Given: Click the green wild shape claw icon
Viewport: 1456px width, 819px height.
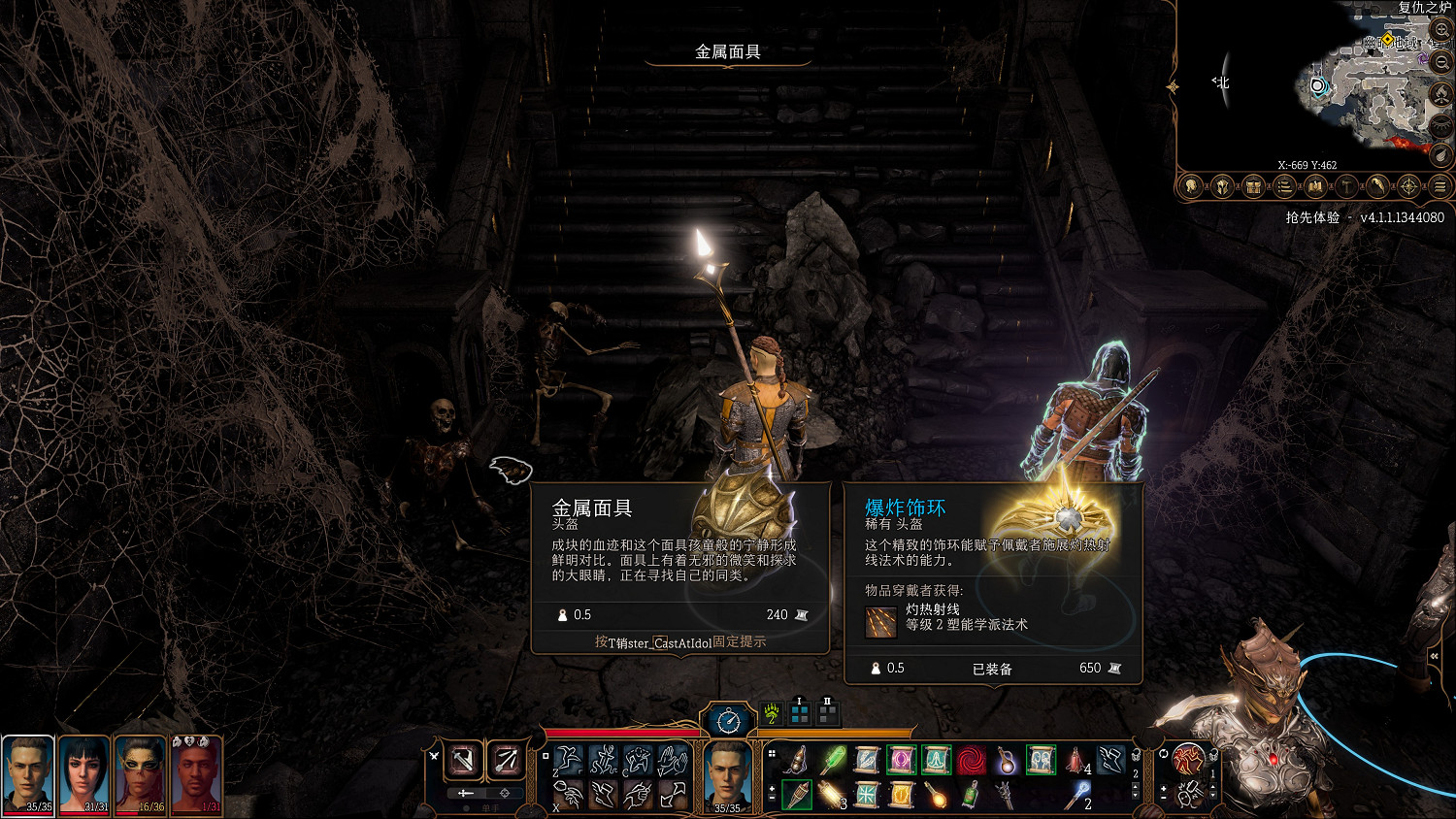Looking at the screenshot, I should click(x=770, y=714).
